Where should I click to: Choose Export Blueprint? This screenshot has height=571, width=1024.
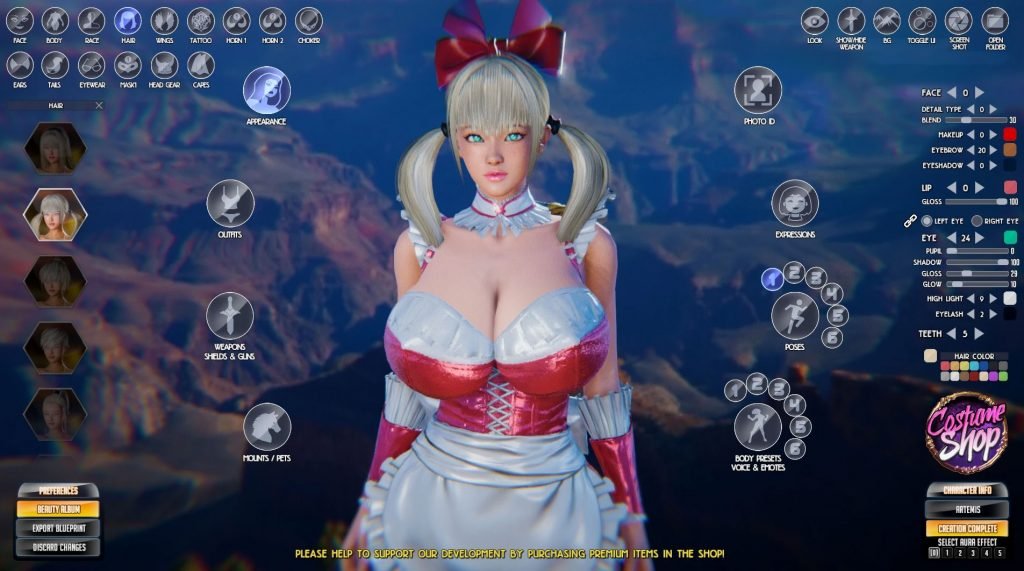pos(57,528)
